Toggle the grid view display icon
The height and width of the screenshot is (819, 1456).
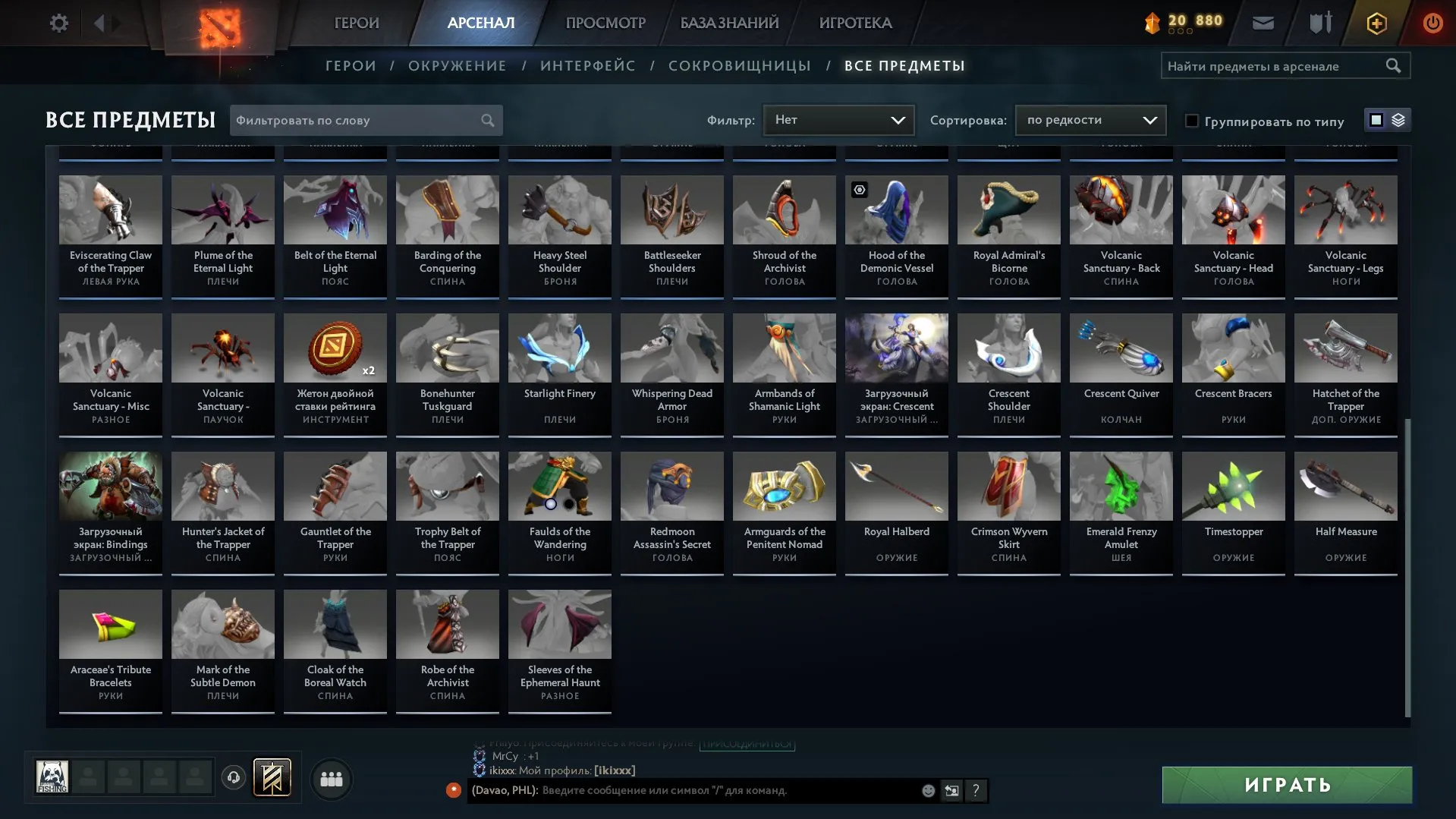1375,120
